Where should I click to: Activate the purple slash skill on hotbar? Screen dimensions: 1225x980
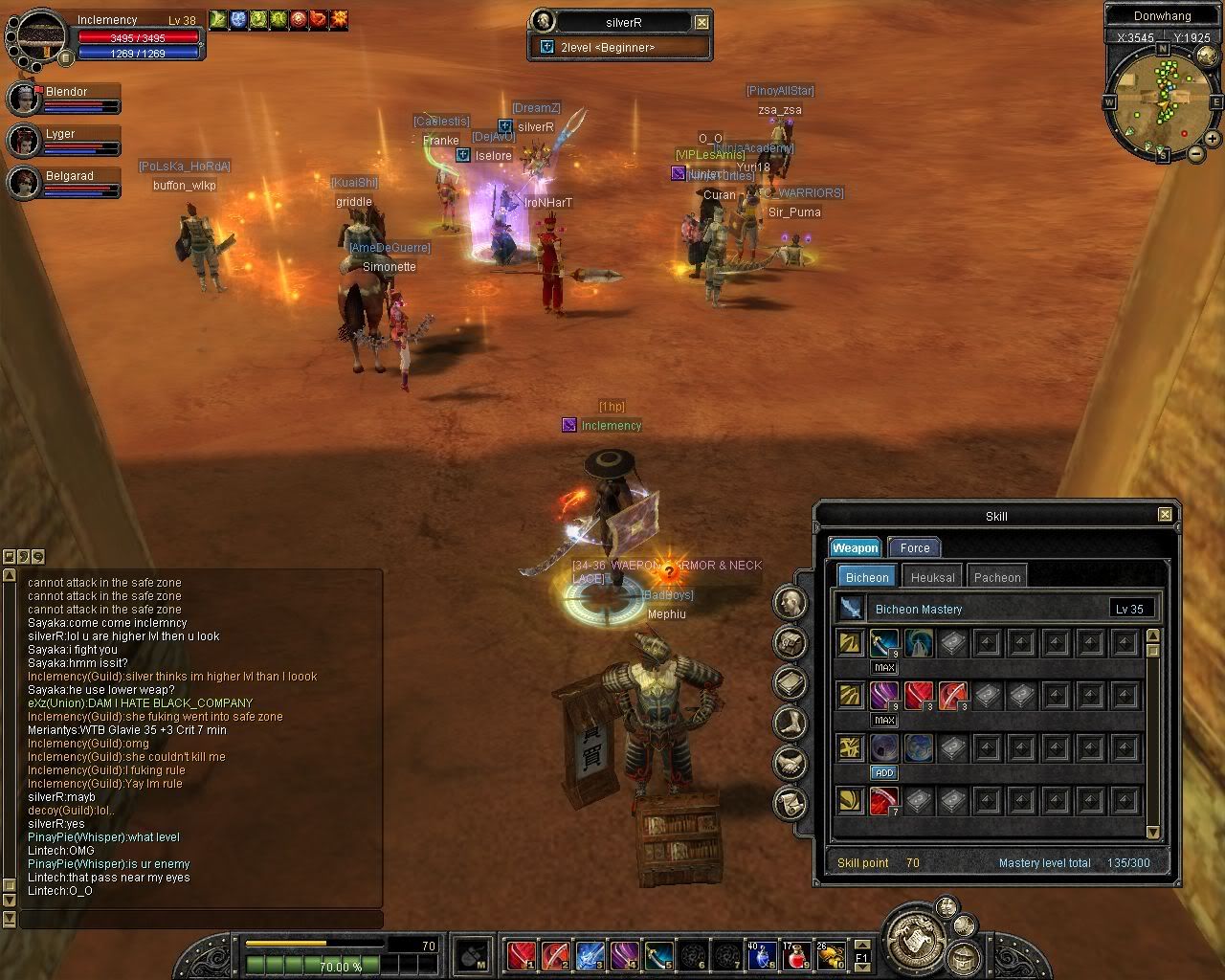coord(624,955)
